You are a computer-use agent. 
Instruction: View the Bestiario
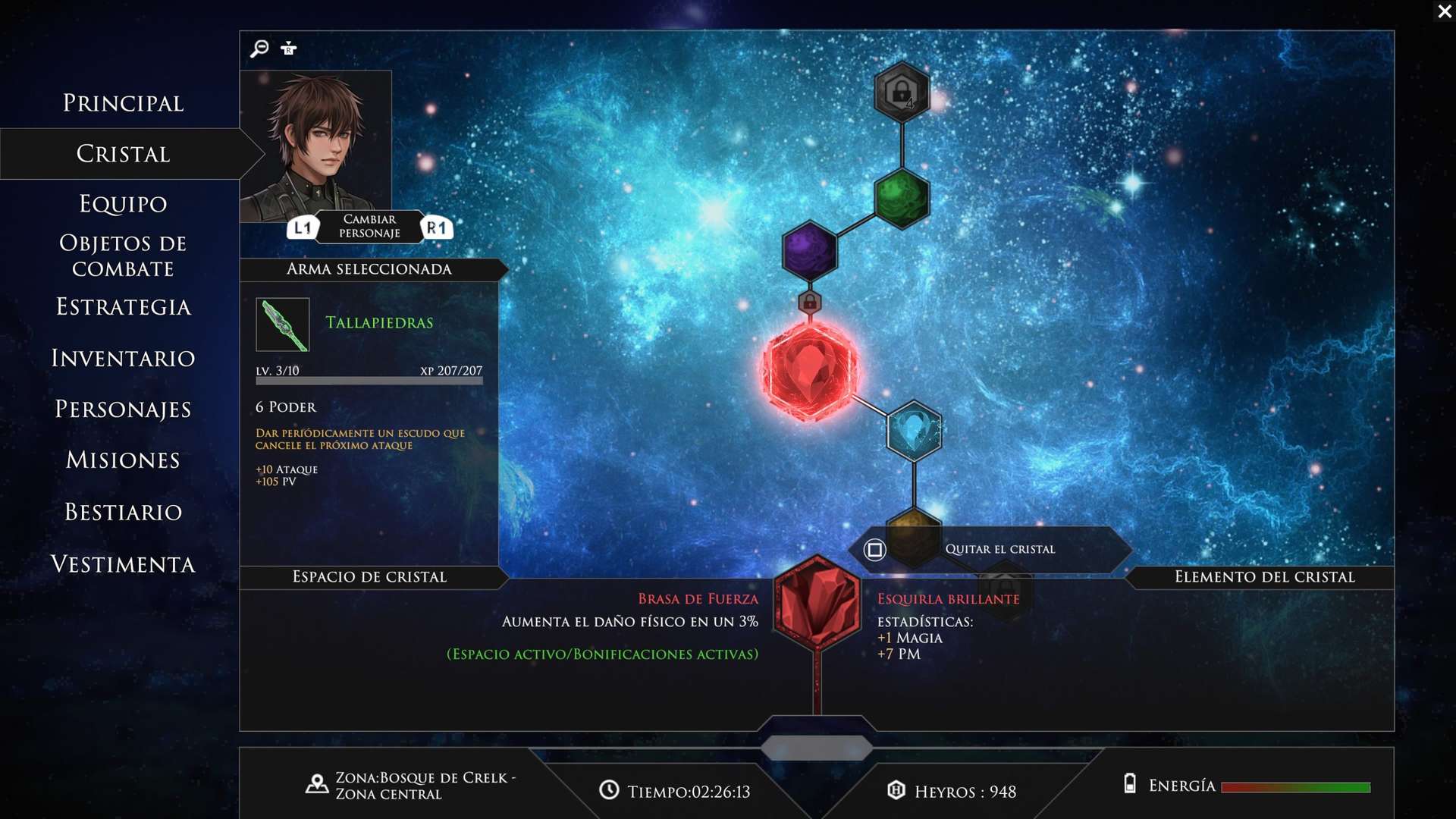click(x=123, y=512)
